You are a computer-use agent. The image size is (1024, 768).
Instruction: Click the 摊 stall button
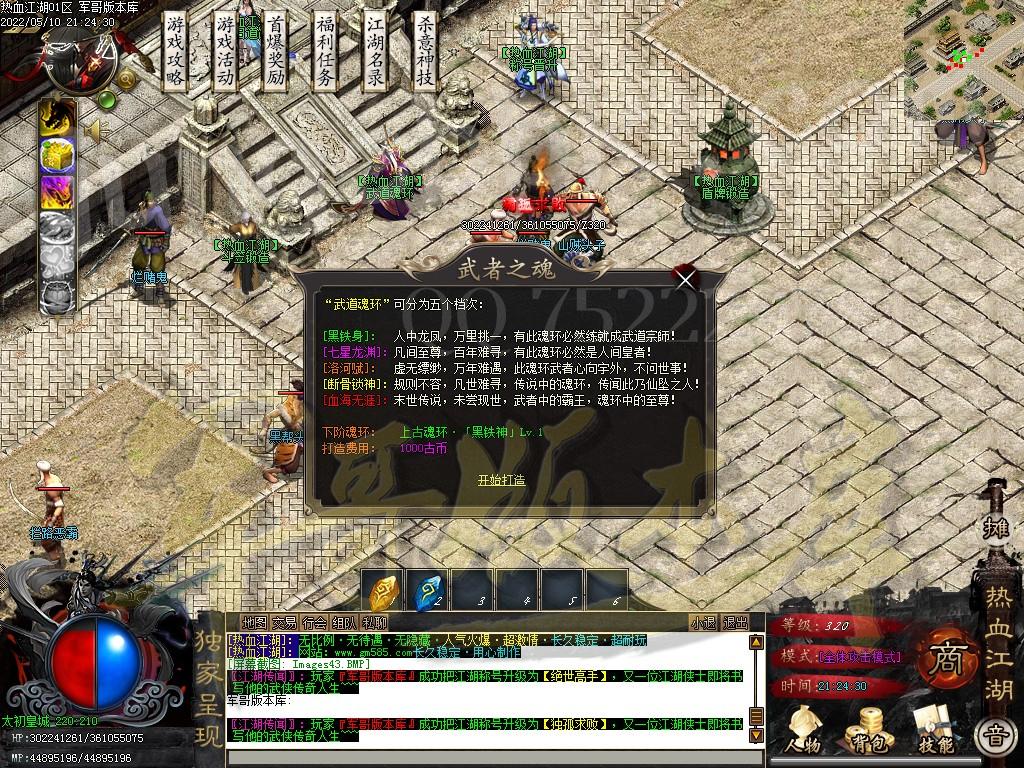pyautogui.click(x=996, y=527)
